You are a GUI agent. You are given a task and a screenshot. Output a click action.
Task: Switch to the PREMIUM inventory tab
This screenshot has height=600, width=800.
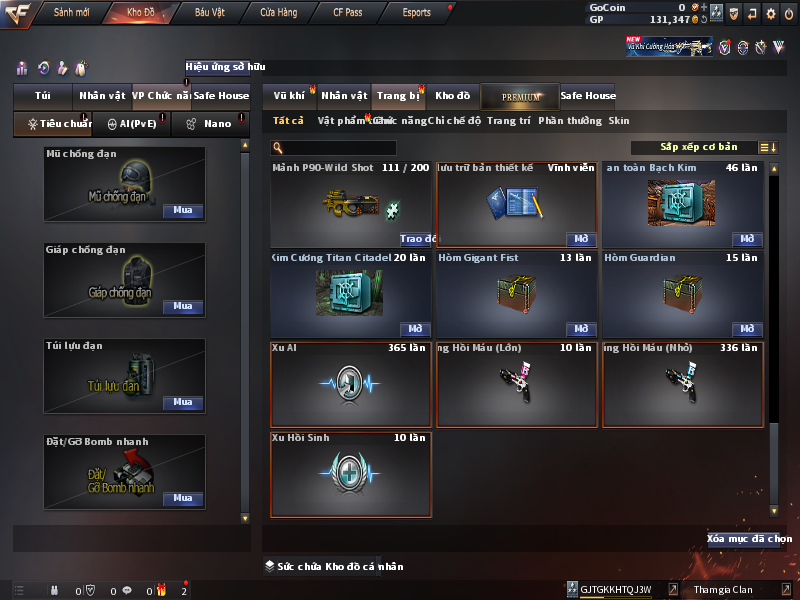pos(520,96)
